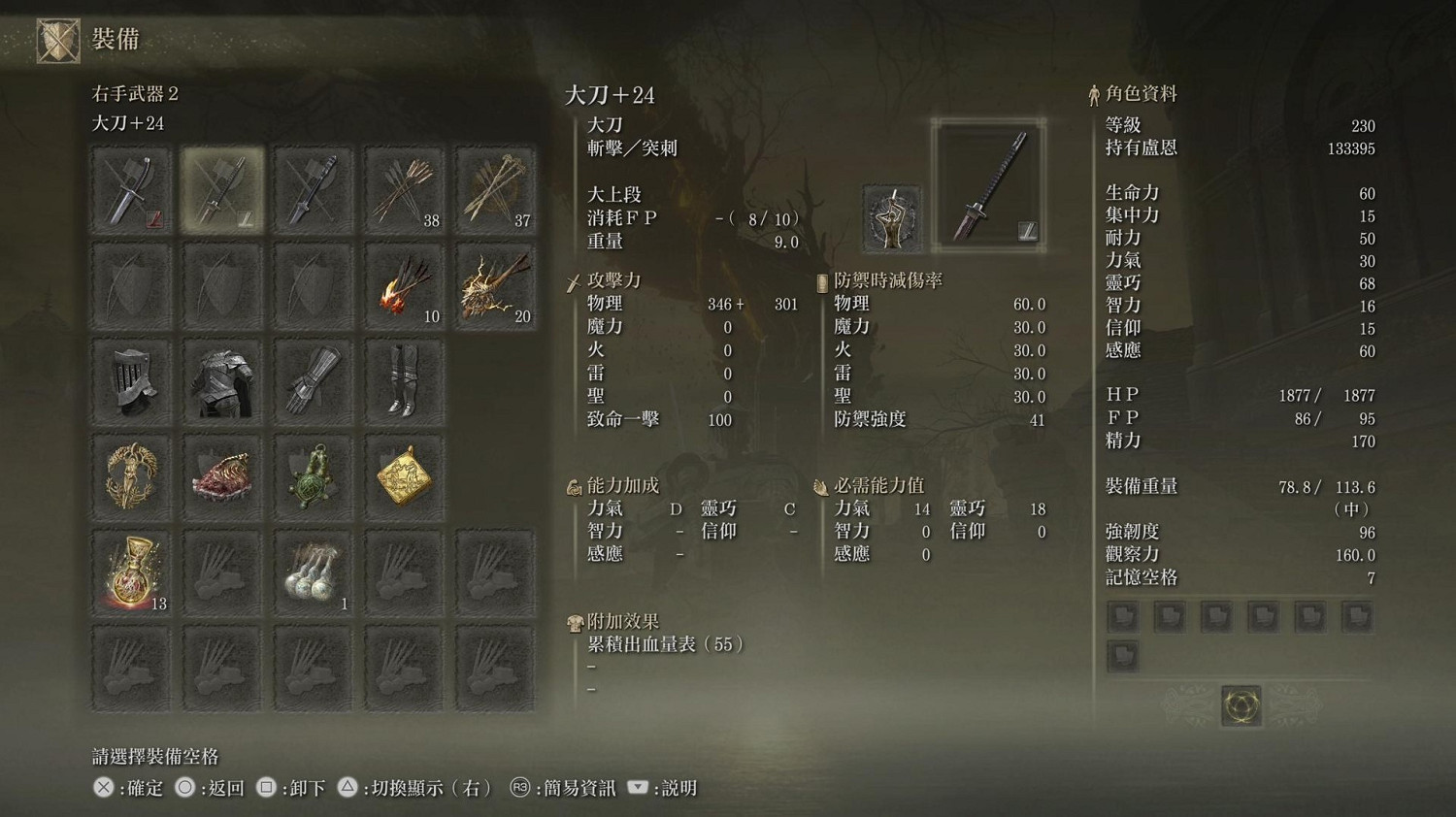Click the Great Rune emblem near the bottom
The height and width of the screenshot is (817, 1456).
pos(1241,706)
